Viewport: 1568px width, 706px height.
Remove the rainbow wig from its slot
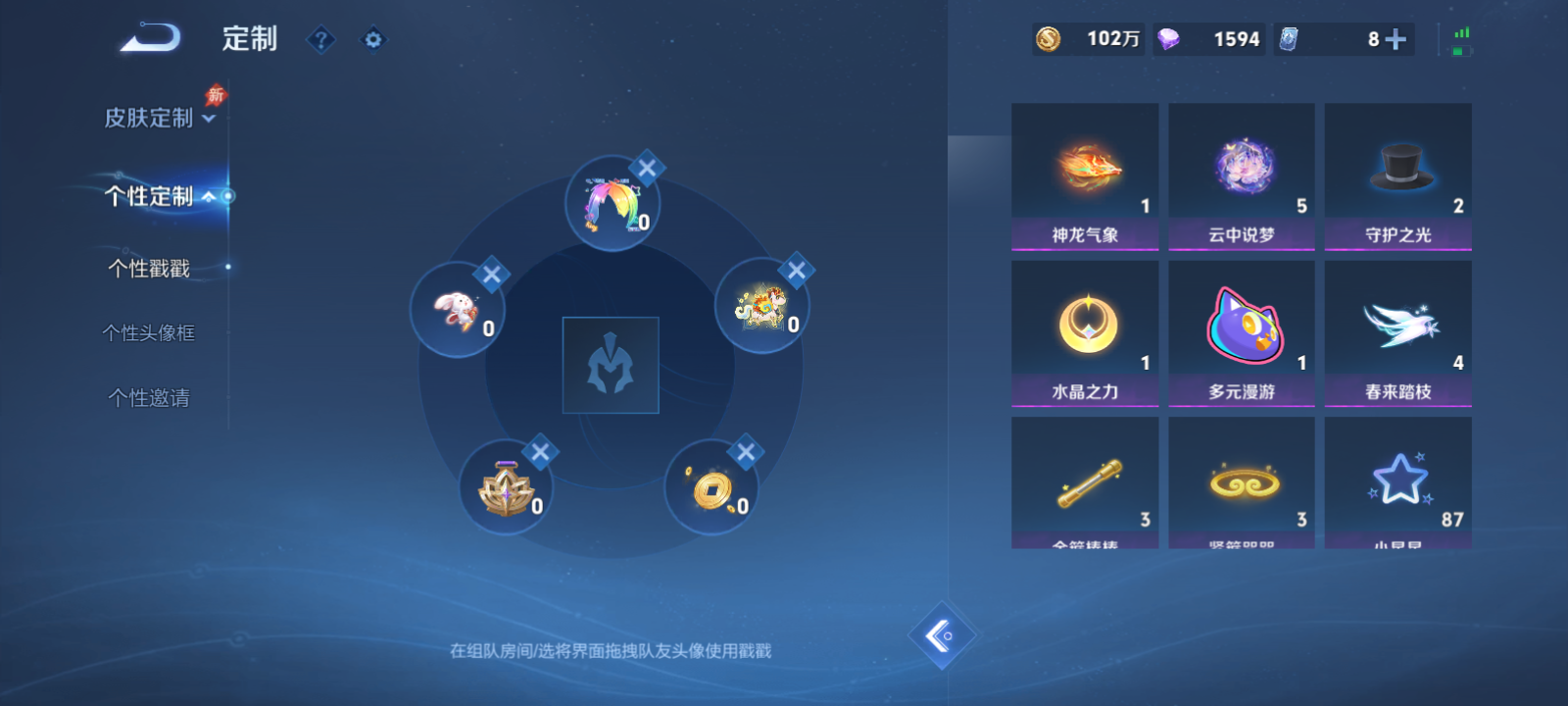coord(646,169)
